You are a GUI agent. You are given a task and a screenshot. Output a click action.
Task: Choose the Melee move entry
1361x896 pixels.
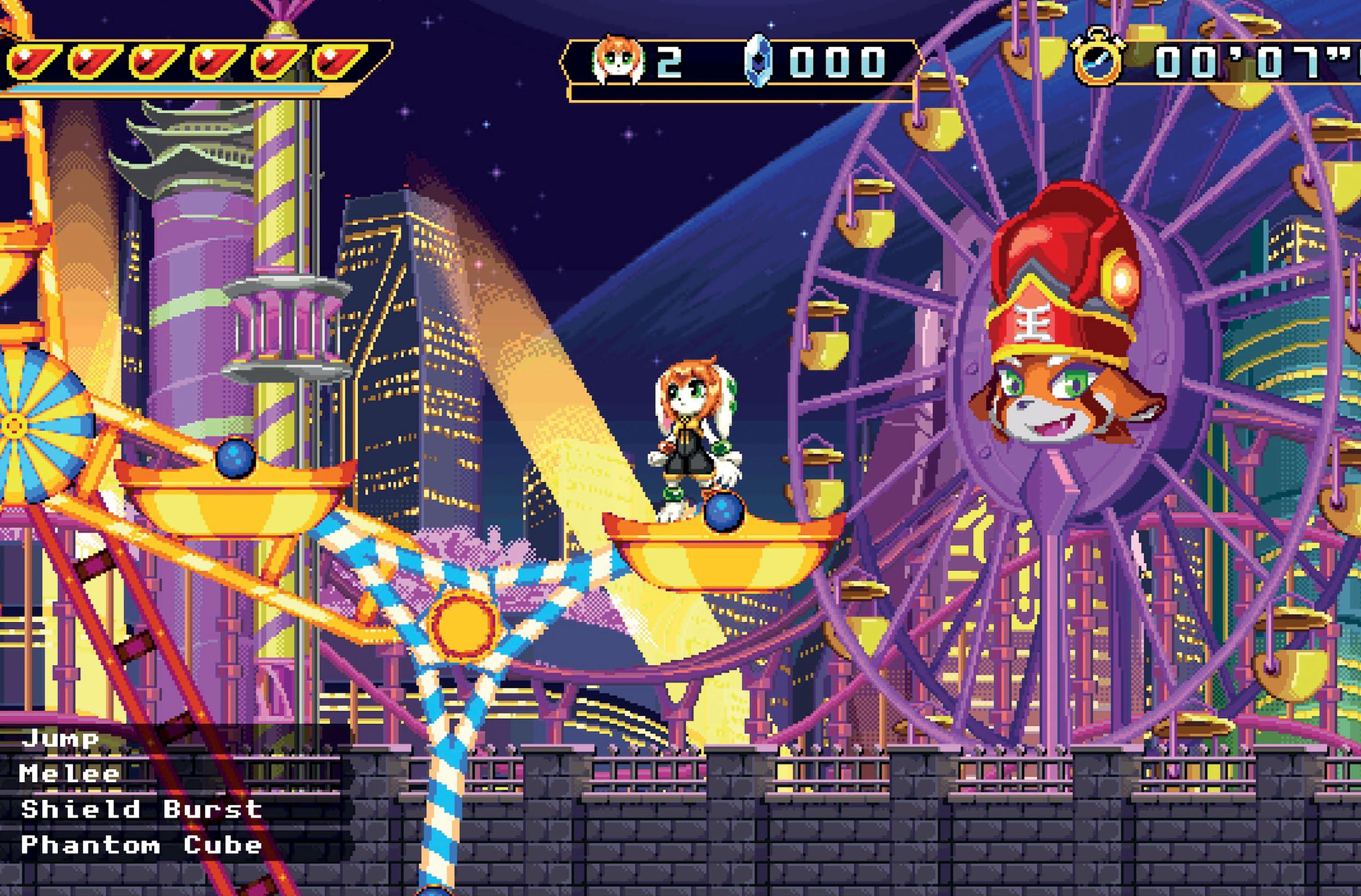pyautogui.click(x=69, y=774)
